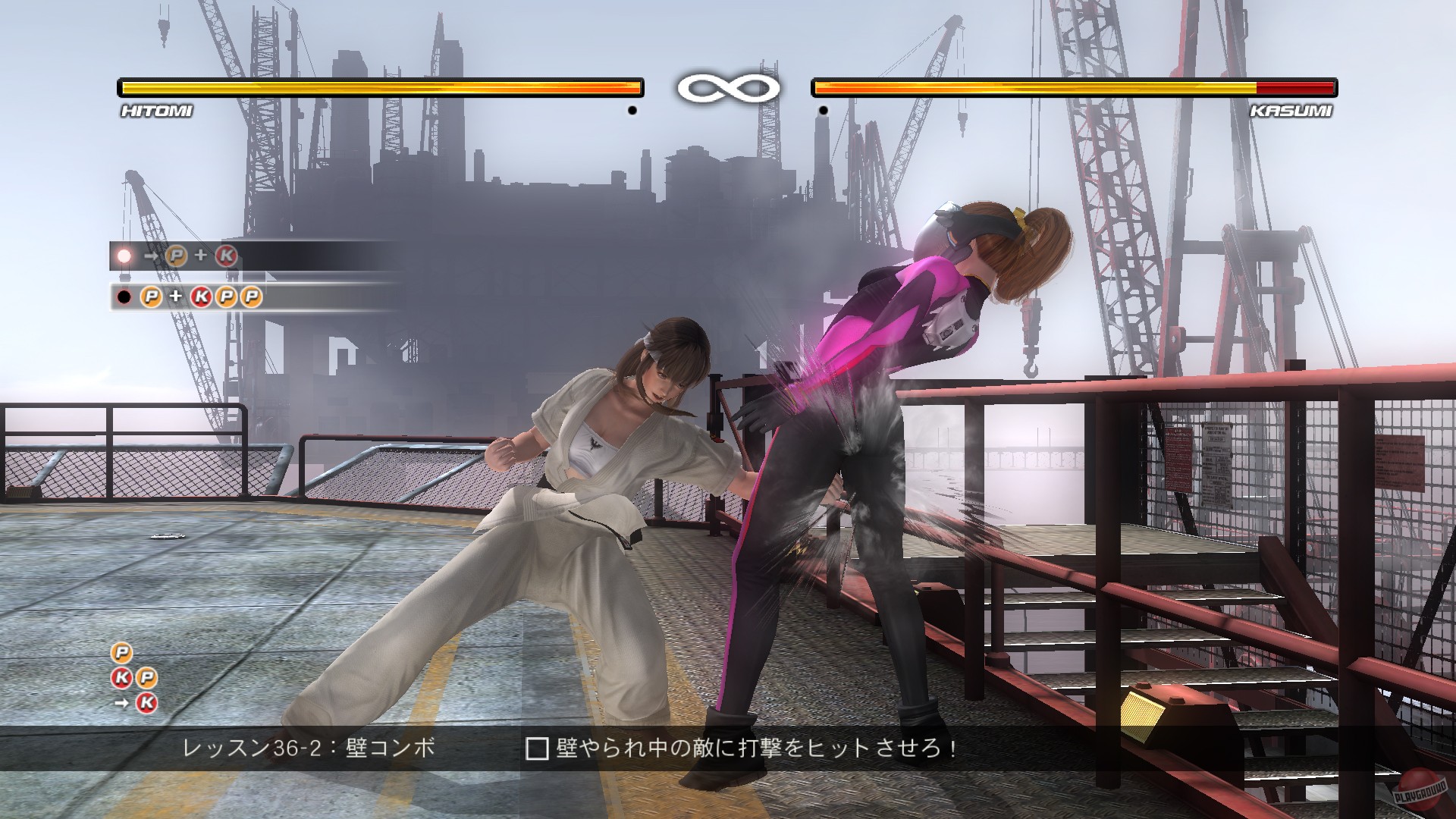Select the orange P punch icon in top combo

pyautogui.click(x=176, y=256)
